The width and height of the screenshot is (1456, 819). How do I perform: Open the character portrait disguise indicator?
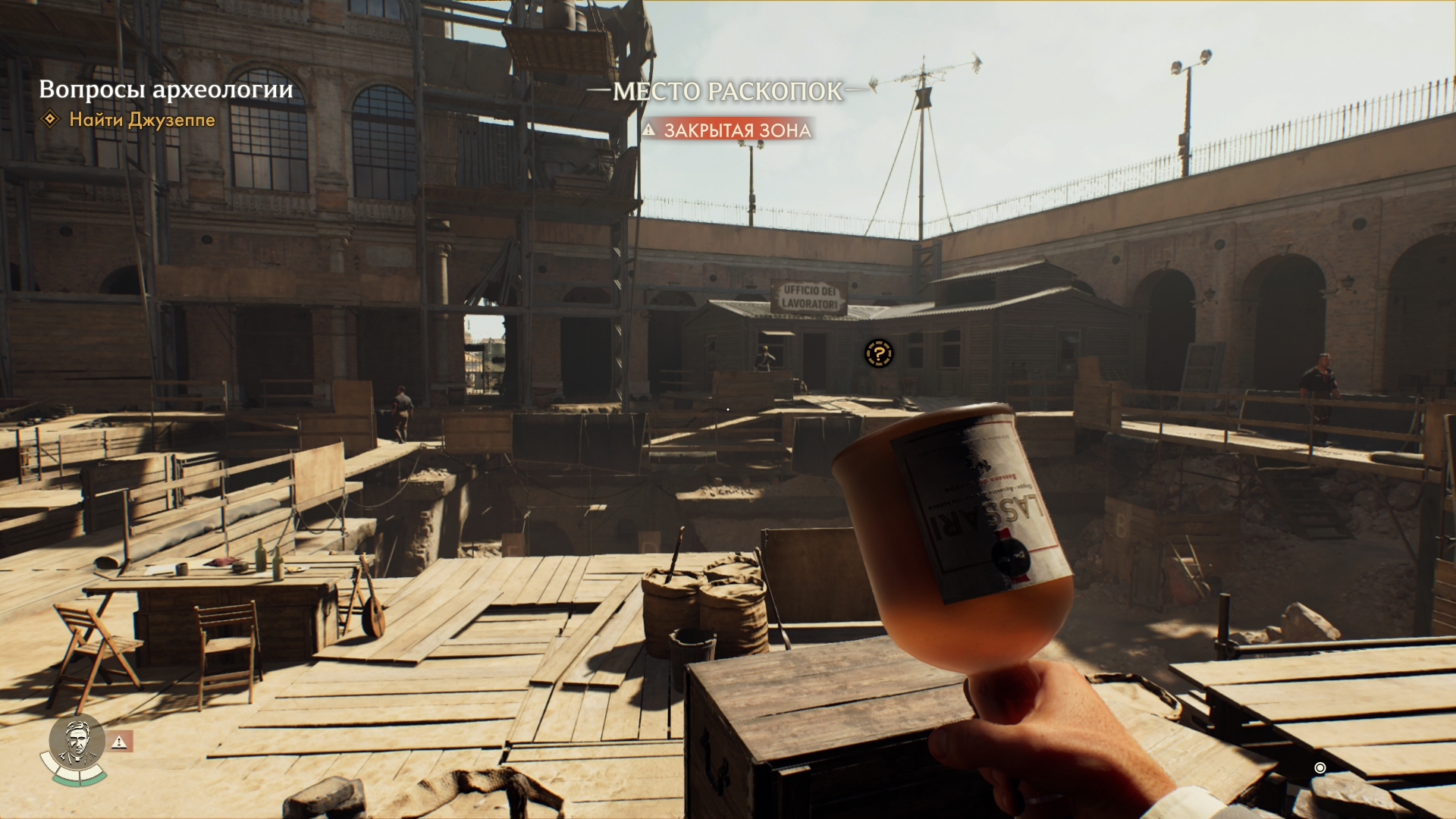click(77, 744)
